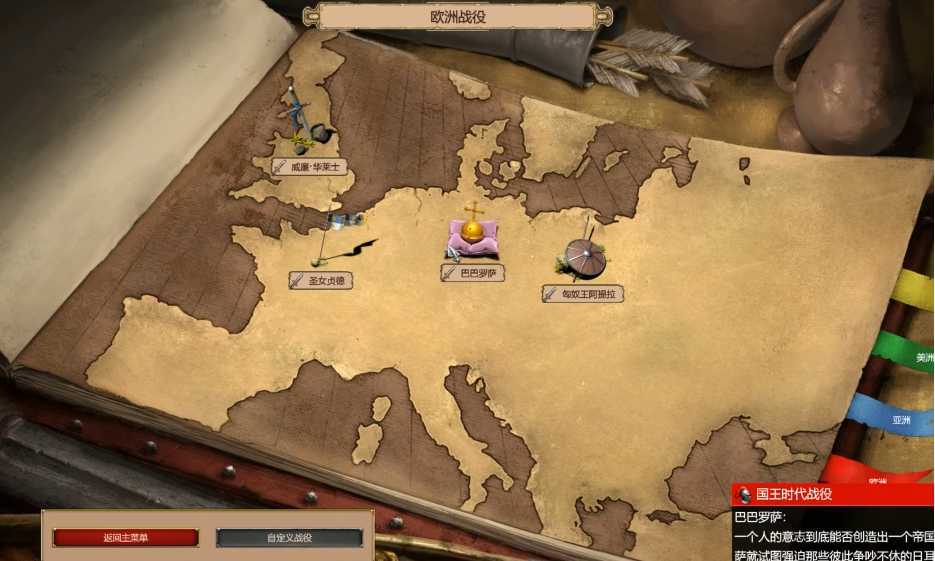Open the 自定义战役 custom campaign button
Screen dimensions: 935x561
pyautogui.click(x=289, y=538)
